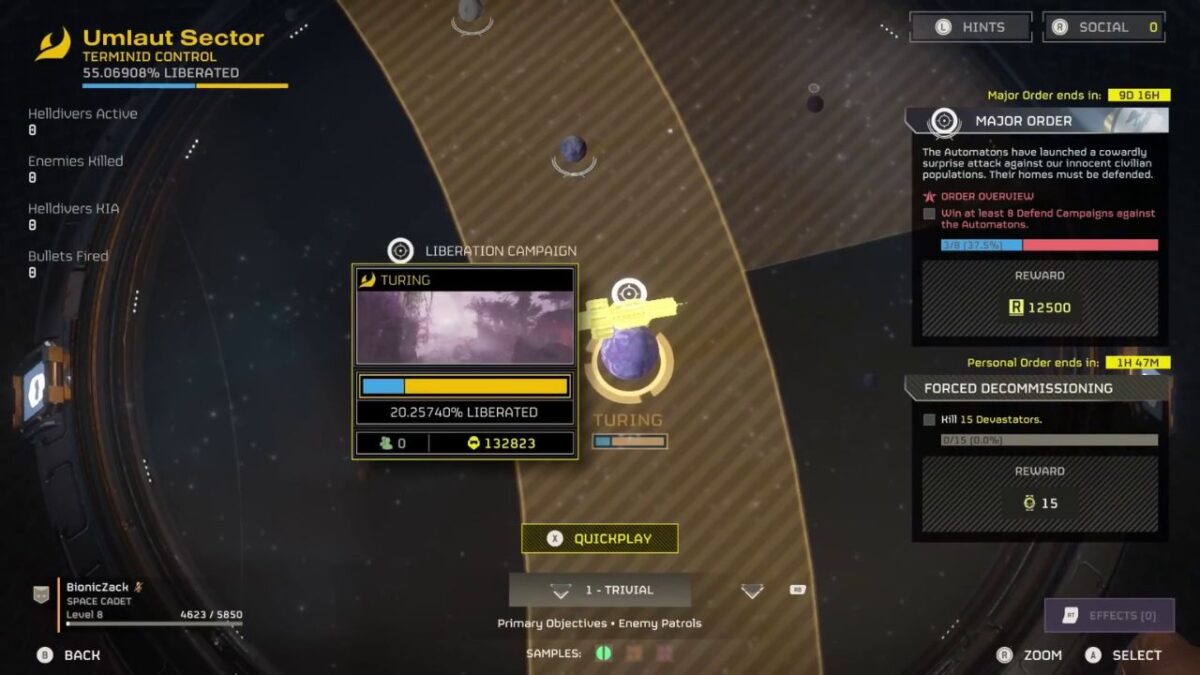Select the green common samples icon

[x=604, y=653]
